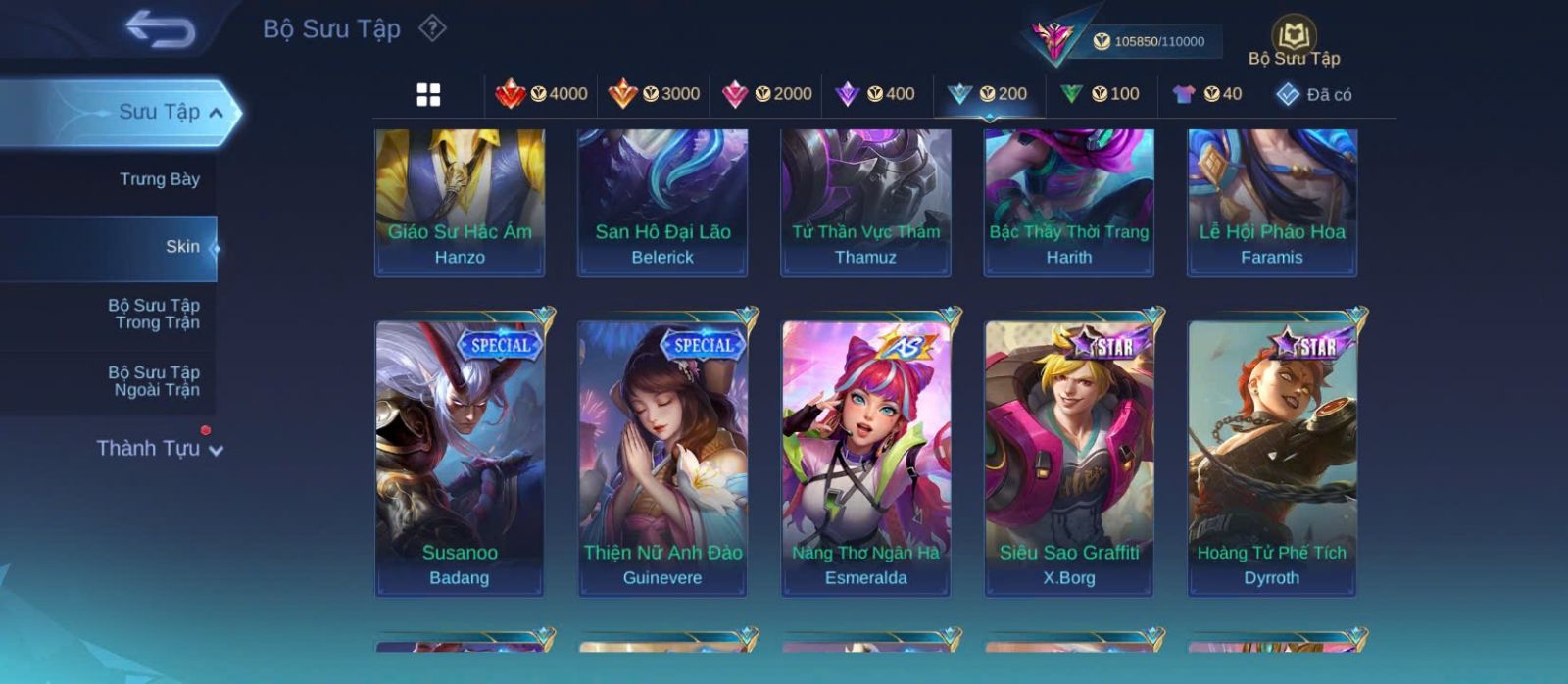Select the 400 point tier tab

click(875, 94)
